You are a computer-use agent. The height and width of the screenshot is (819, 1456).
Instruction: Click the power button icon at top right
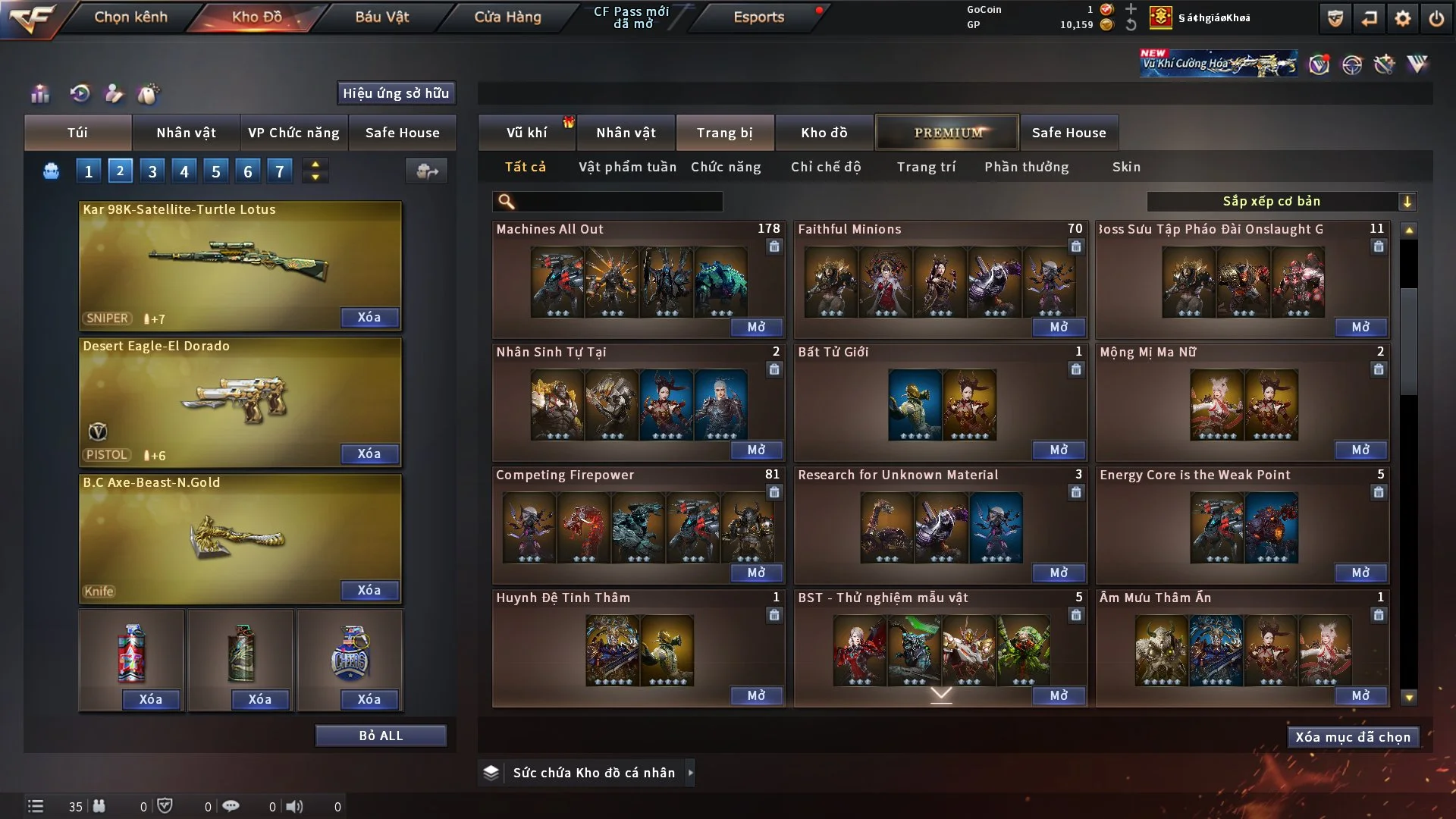coord(1437,17)
